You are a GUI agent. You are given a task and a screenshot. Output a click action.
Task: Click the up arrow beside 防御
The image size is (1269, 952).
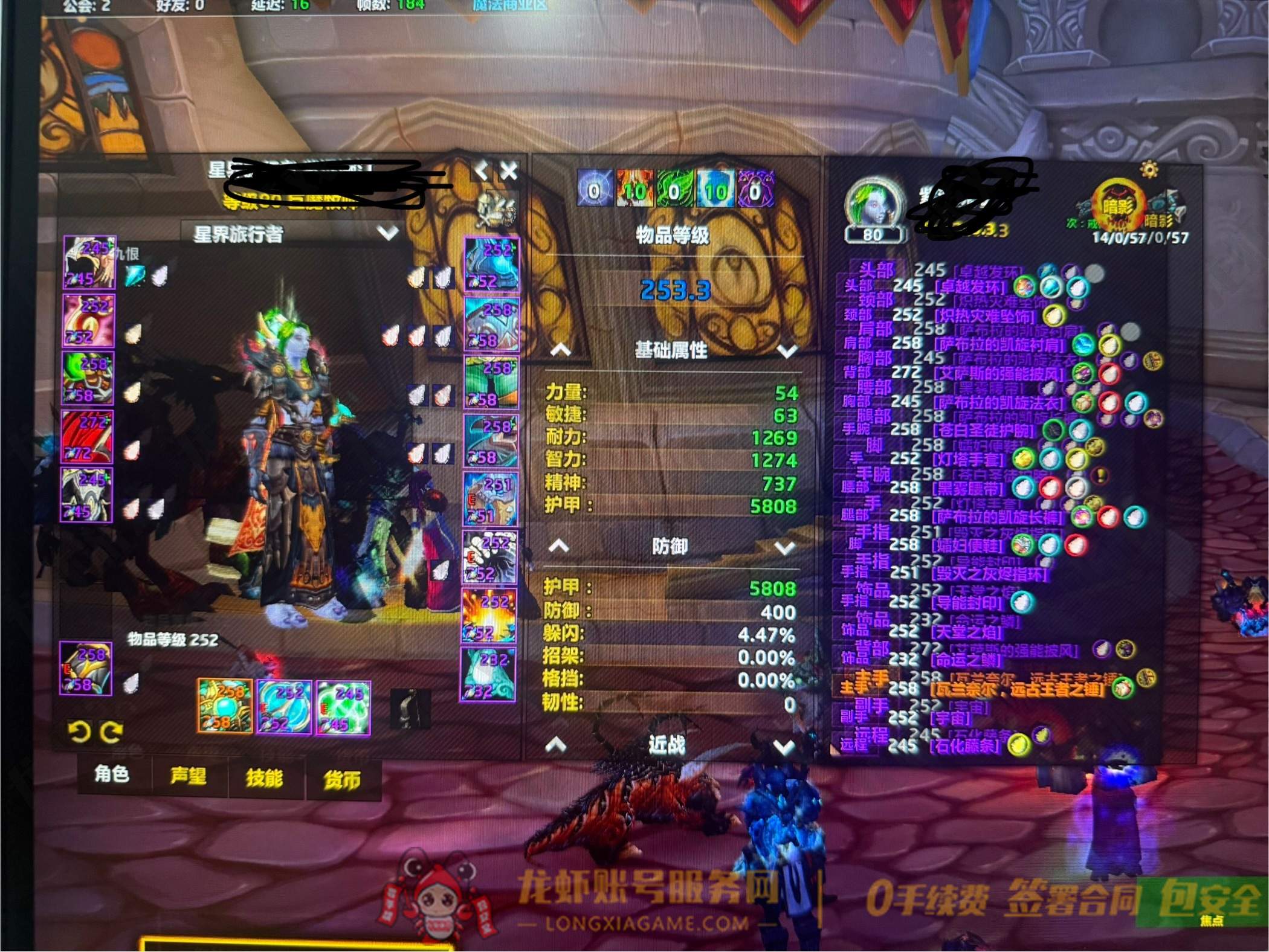pos(559,547)
